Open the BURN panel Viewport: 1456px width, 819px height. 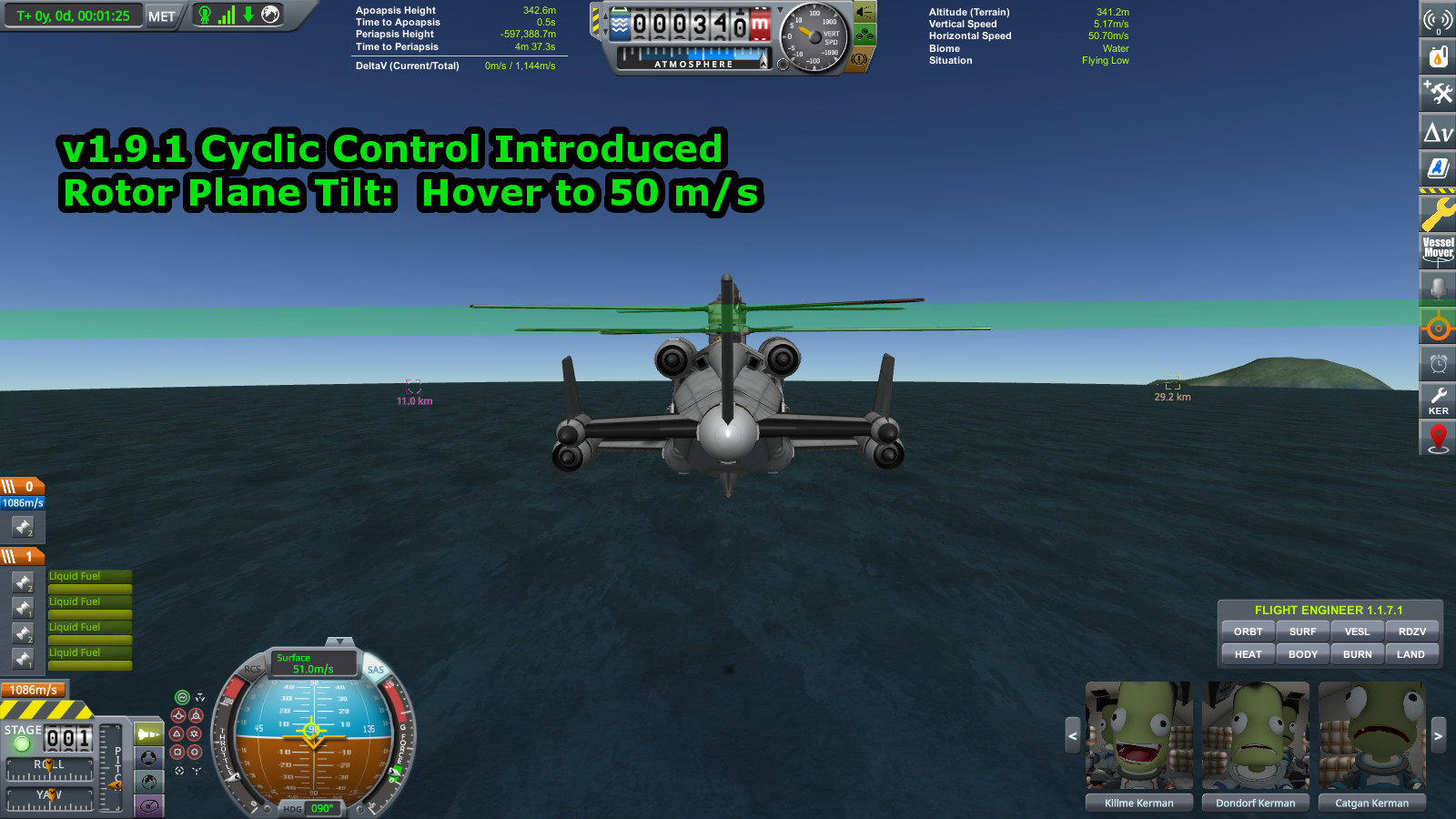(1357, 654)
